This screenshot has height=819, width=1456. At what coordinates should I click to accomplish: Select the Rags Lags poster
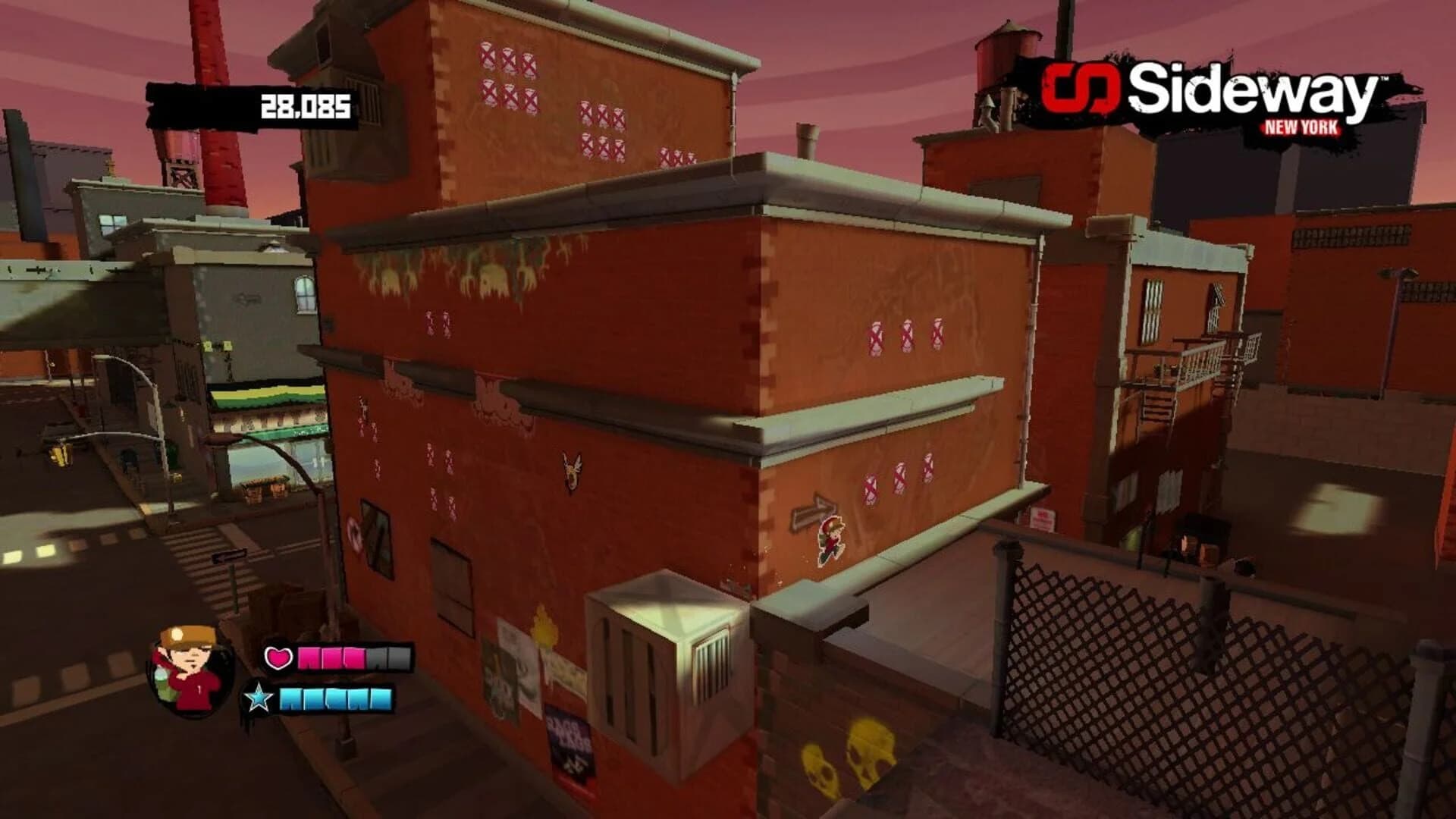[x=567, y=739]
